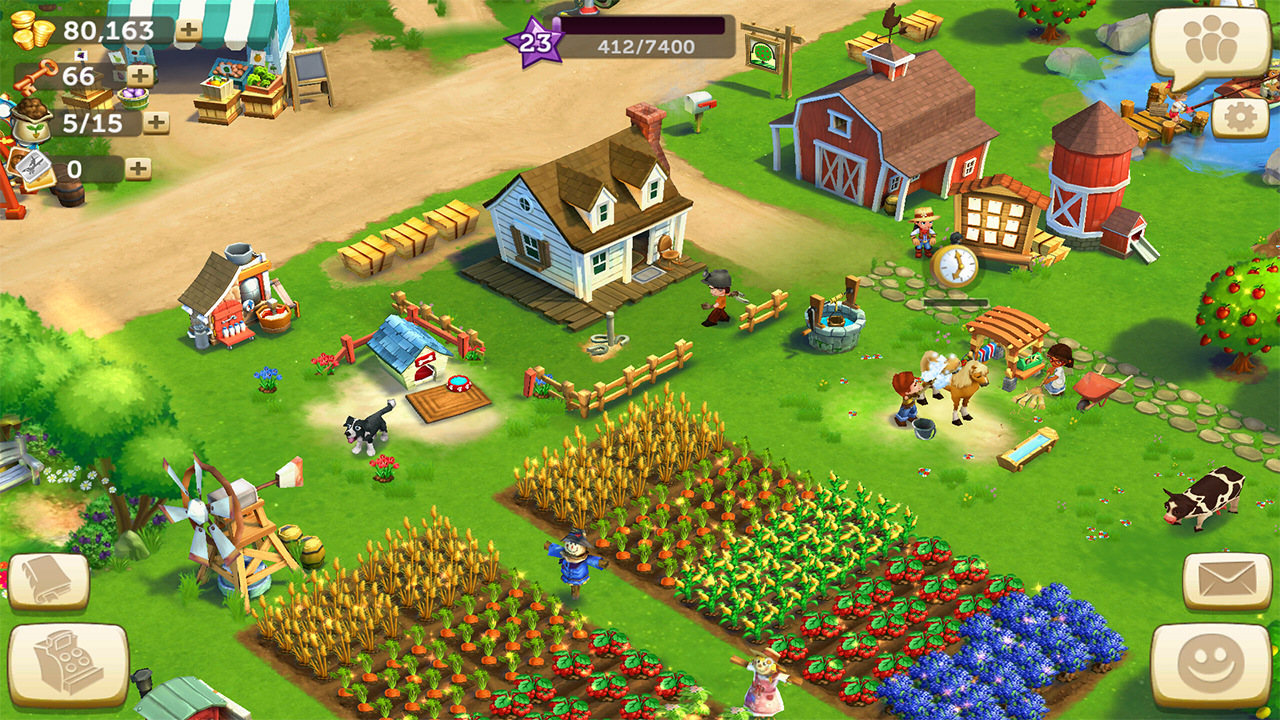Add more of the zero-count resource
This screenshot has height=720, width=1280.
(138, 169)
